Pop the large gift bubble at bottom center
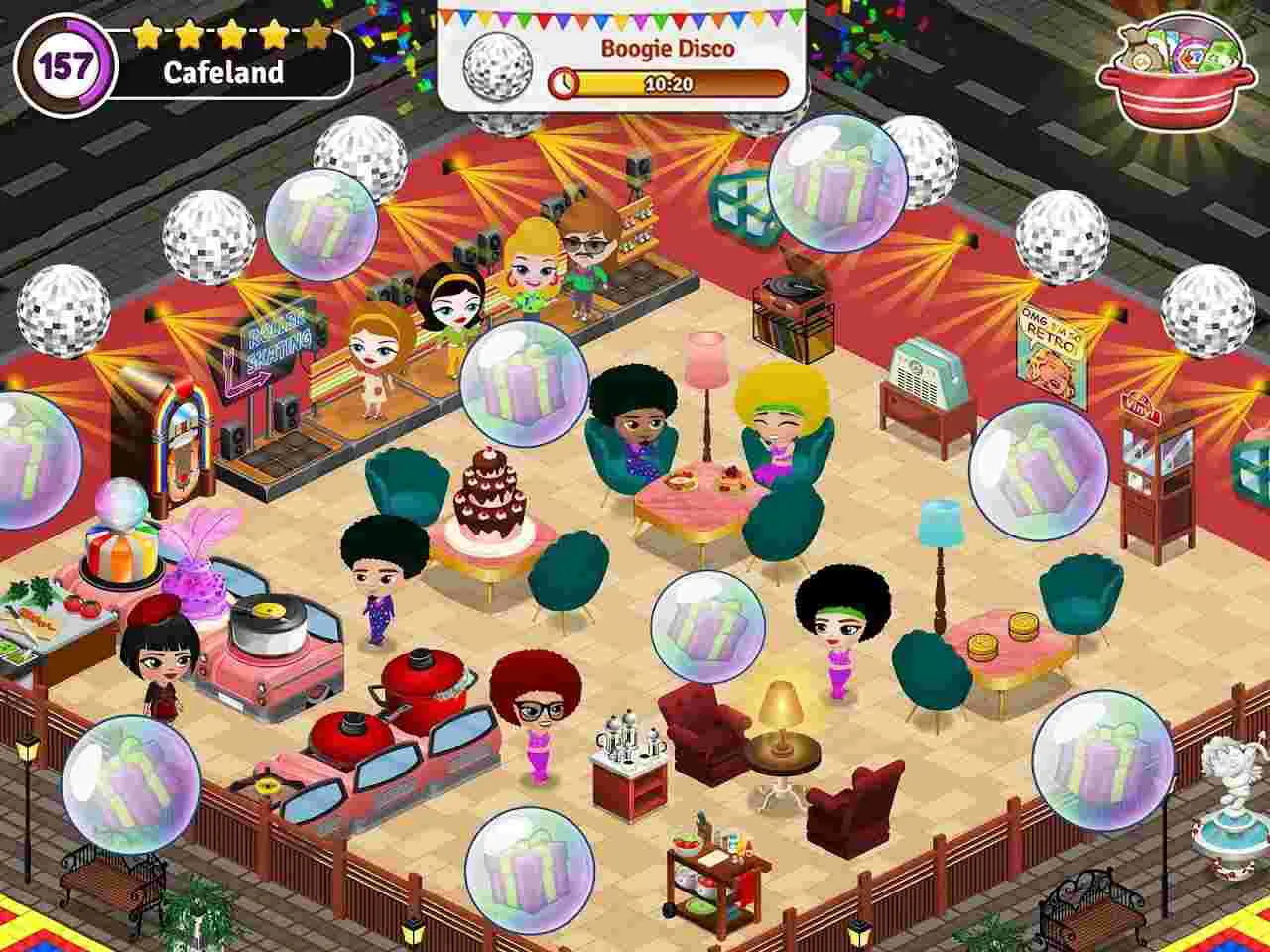1270x952 pixels. 528,870
